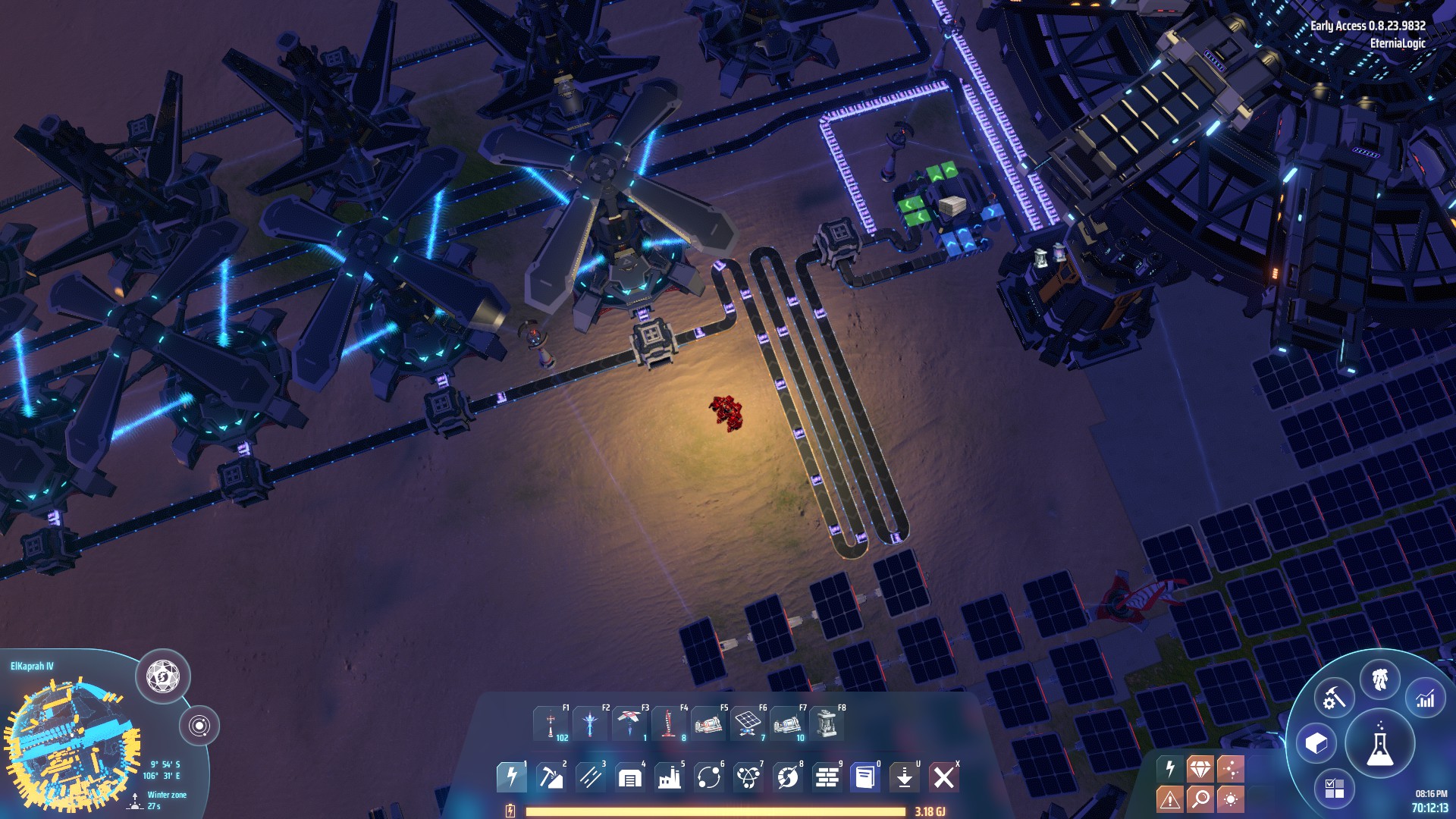Open the factory production build category
Screen dimensions: 1456x819
(669, 777)
